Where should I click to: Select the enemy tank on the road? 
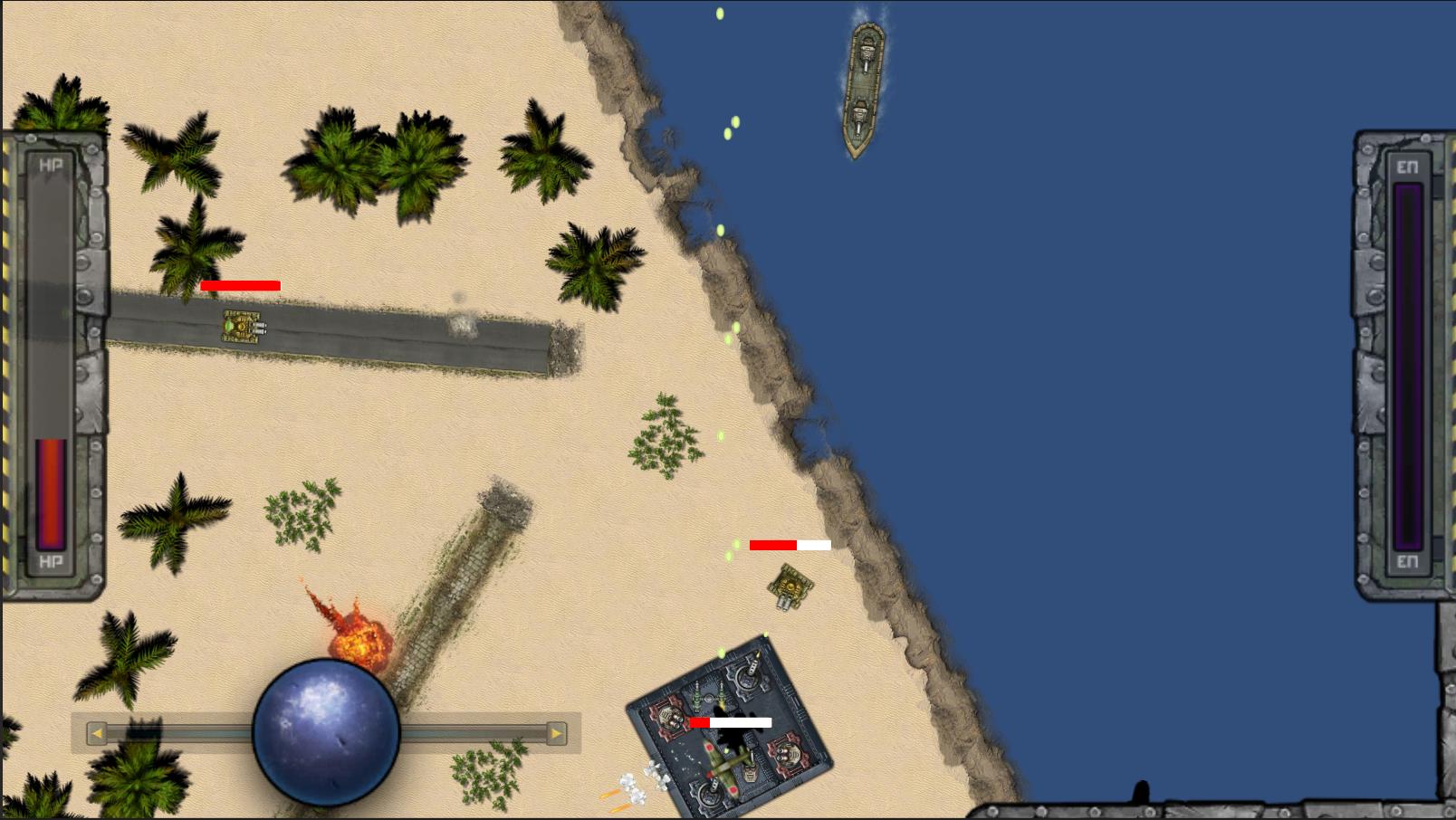243,328
